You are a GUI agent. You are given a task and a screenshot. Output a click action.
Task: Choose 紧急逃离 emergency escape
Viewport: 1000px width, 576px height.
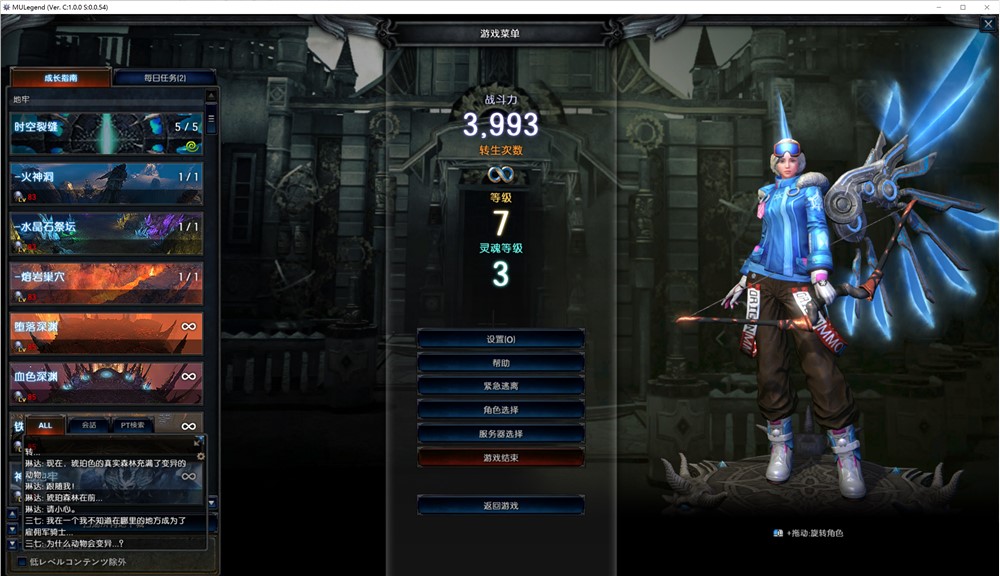point(500,386)
